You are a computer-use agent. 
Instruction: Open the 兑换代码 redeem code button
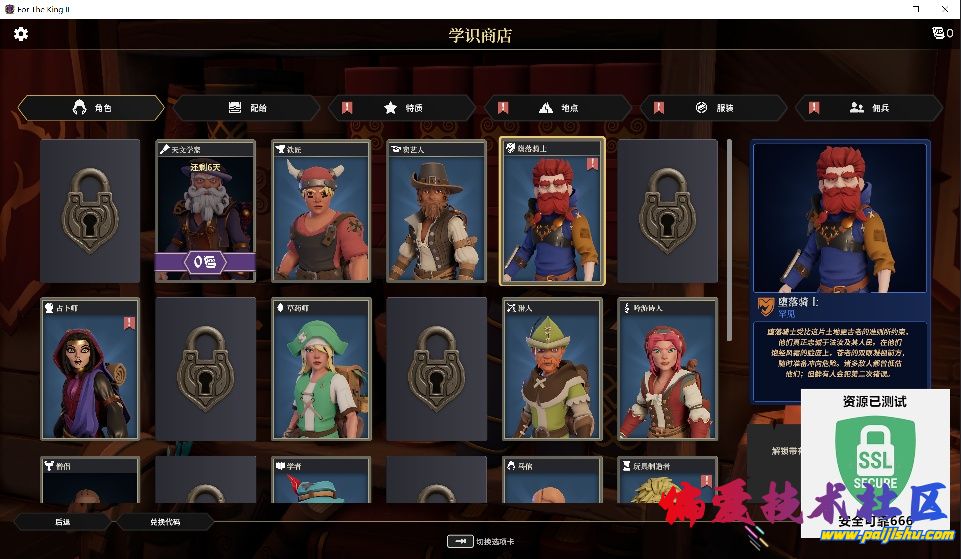[x=166, y=521]
